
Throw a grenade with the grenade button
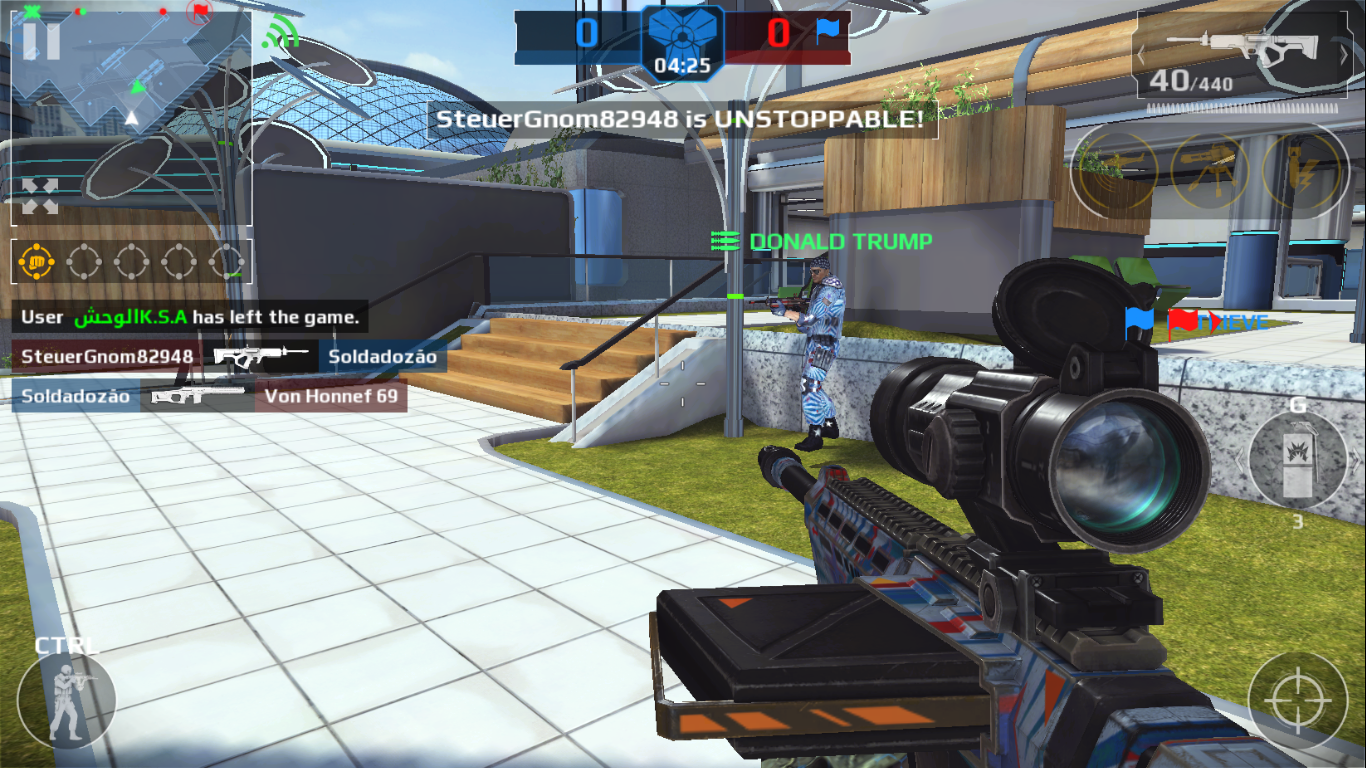click(x=1297, y=461)
